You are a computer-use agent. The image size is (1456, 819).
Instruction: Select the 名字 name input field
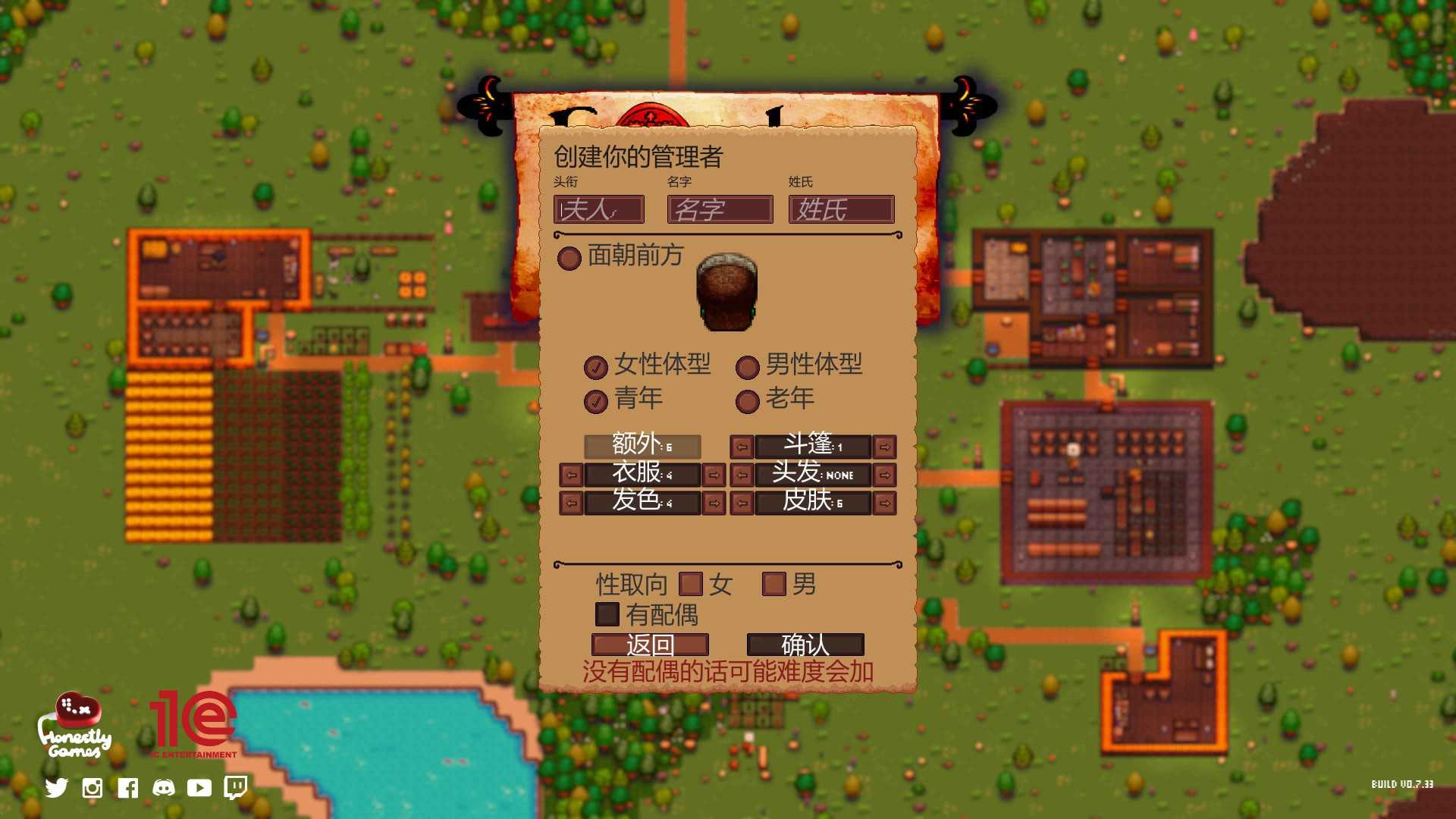pyautogui.click(x=720, y=209)
